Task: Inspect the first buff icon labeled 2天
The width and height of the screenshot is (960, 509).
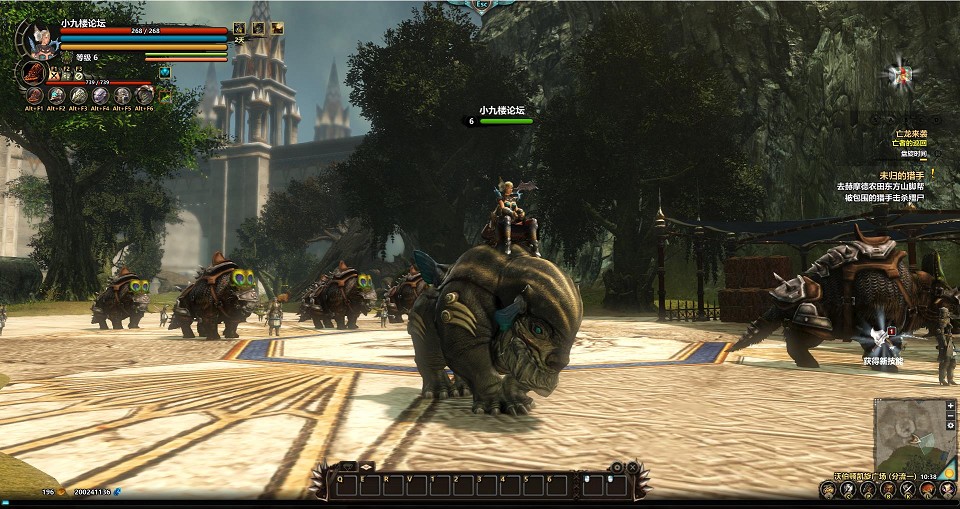Action: [240, 28]
